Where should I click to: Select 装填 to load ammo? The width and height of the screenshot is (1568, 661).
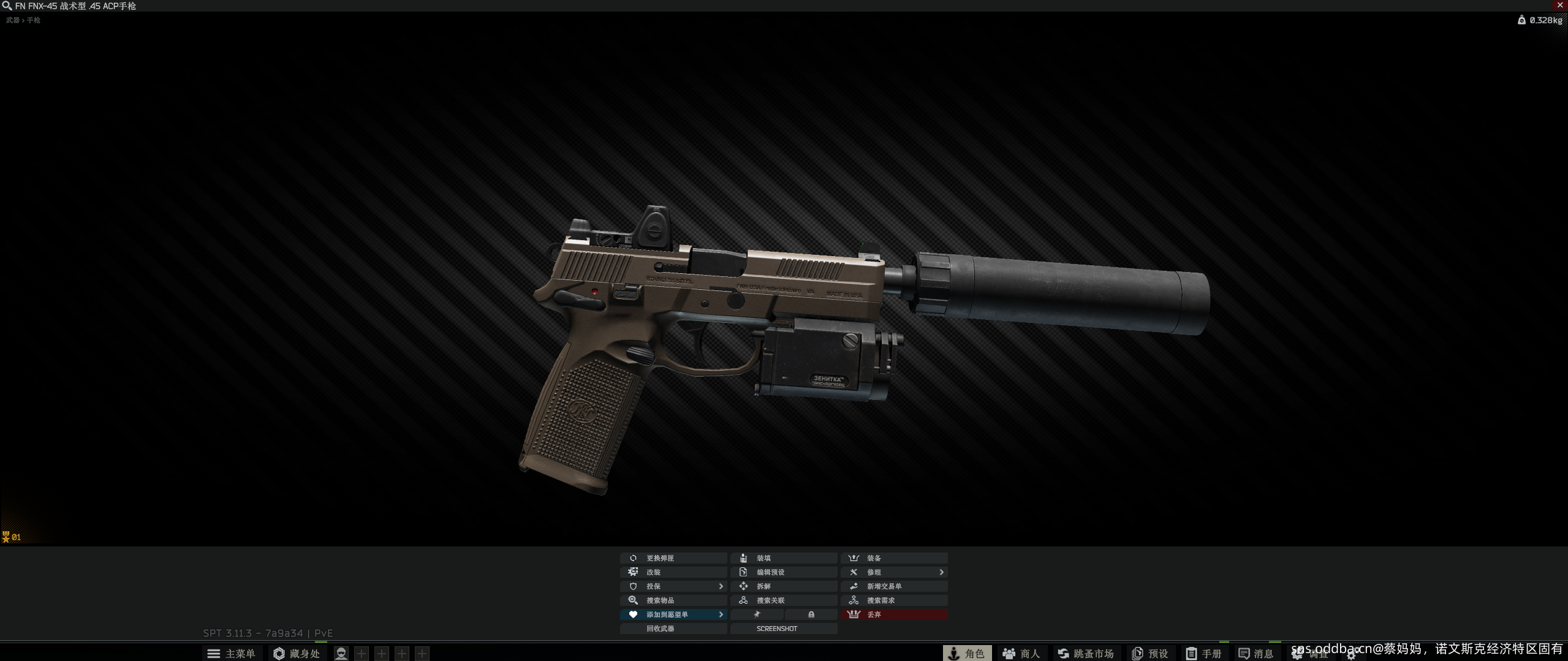click(x=783, y=558)
